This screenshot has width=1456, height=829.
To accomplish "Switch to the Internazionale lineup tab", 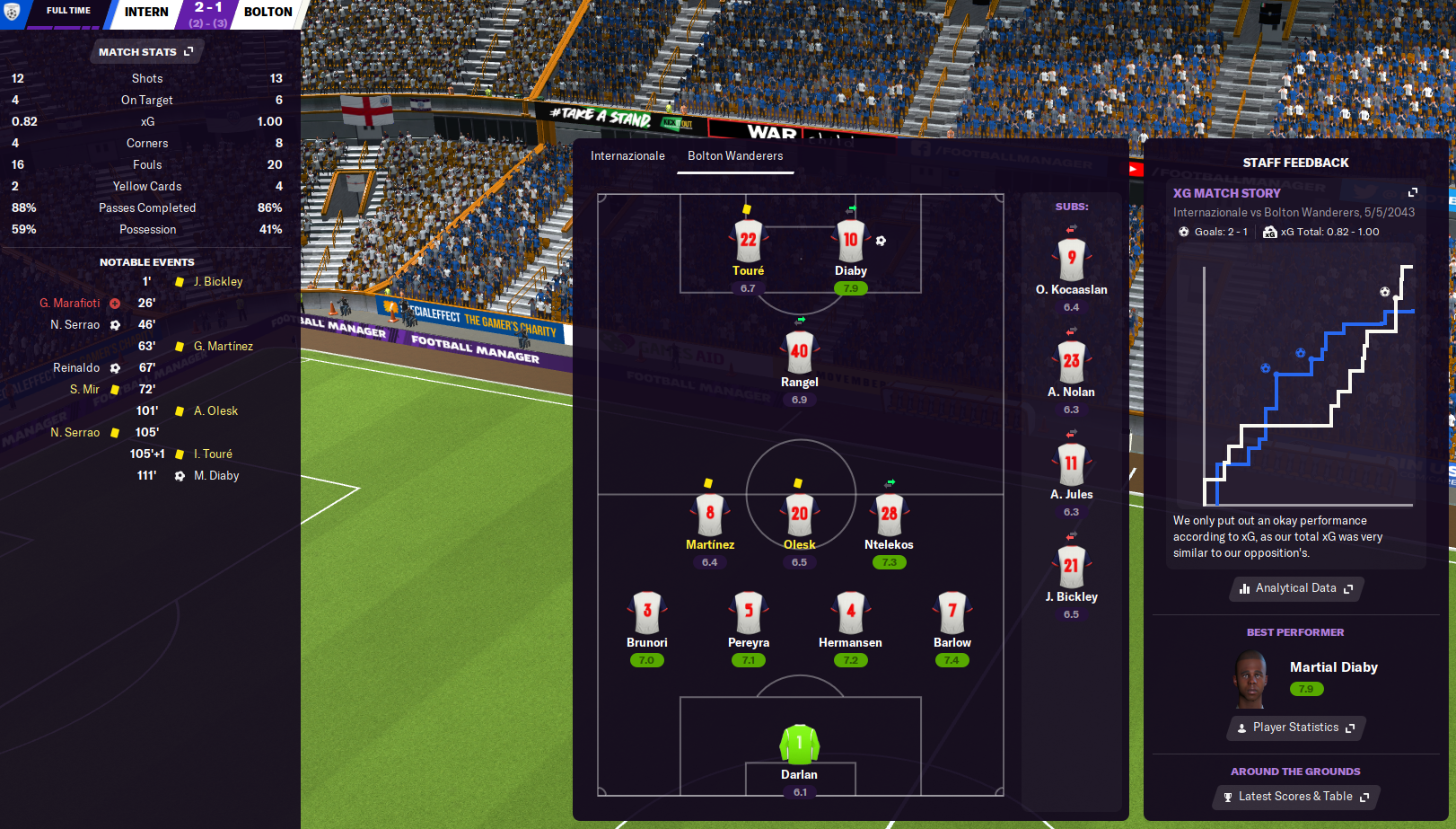I will tap(627, 156).
